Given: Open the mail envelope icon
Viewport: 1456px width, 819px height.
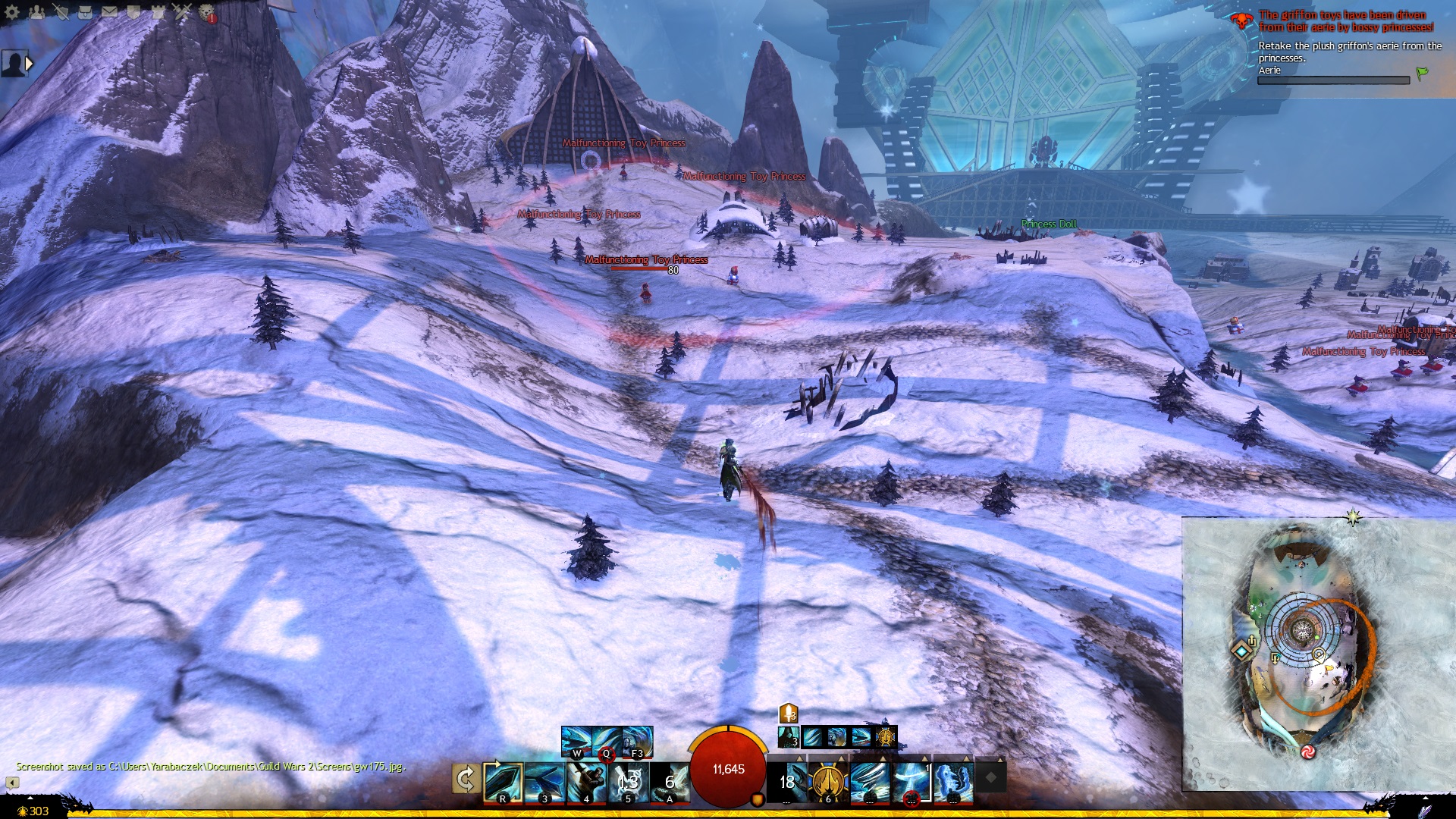Looking at the screenshot, I should click(109, 11).
